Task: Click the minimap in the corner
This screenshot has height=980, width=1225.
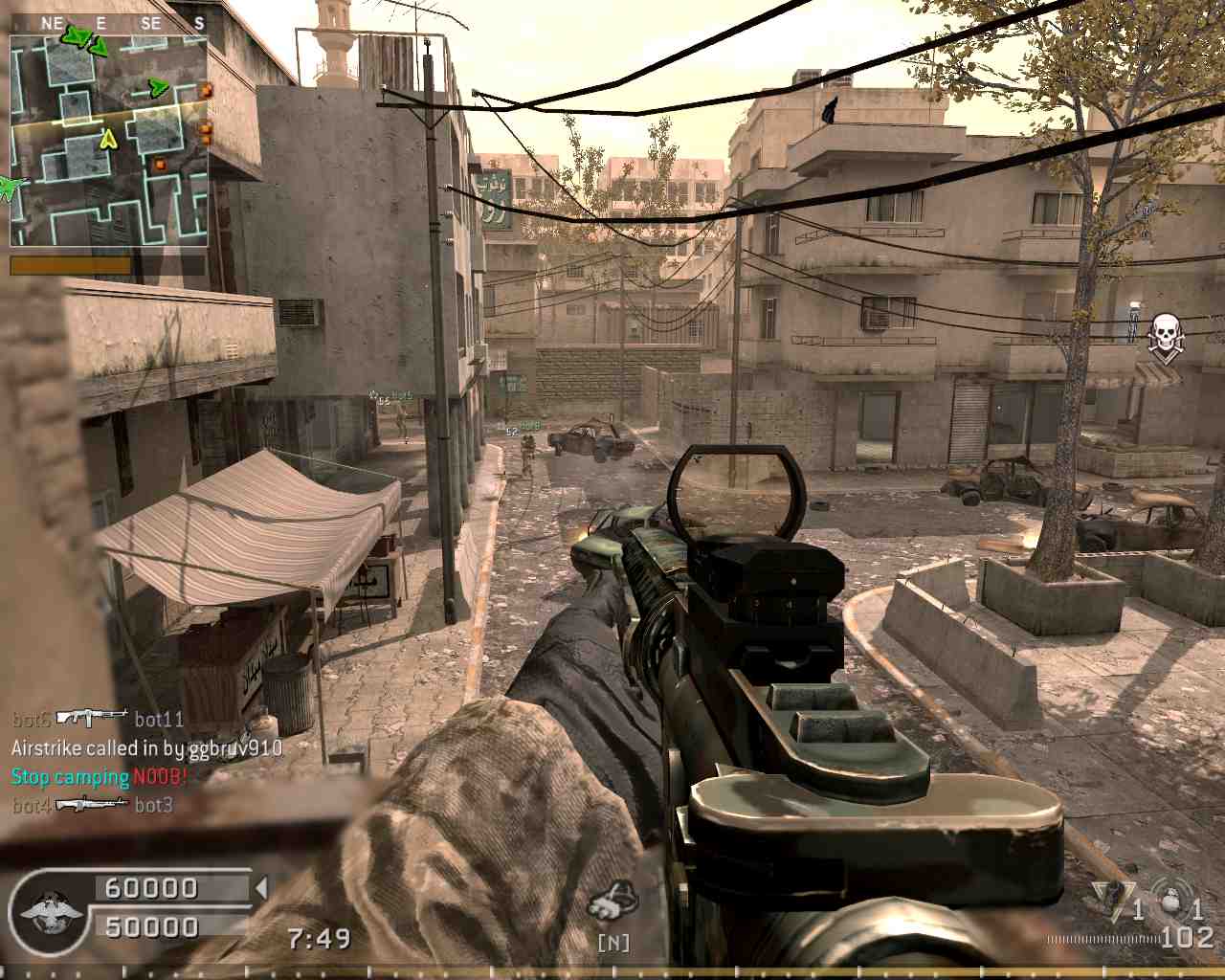Action: (109, 140)
